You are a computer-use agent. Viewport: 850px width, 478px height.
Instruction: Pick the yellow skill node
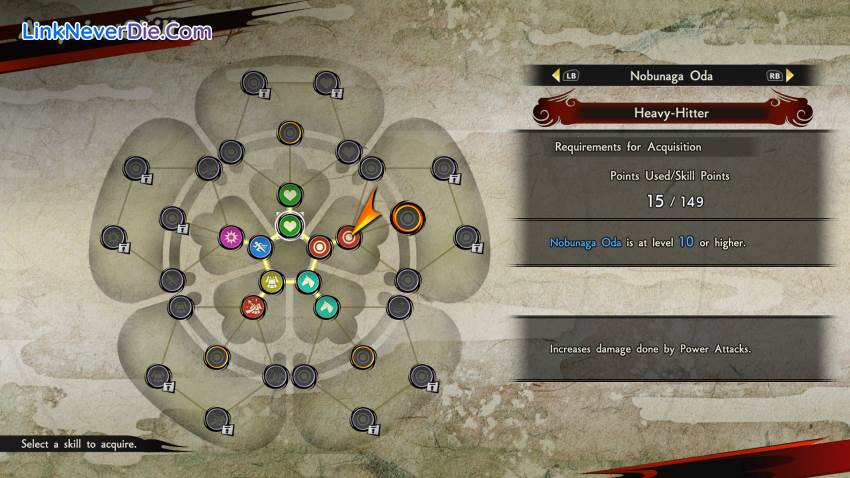pyautogui.click(x=272, y=282)
